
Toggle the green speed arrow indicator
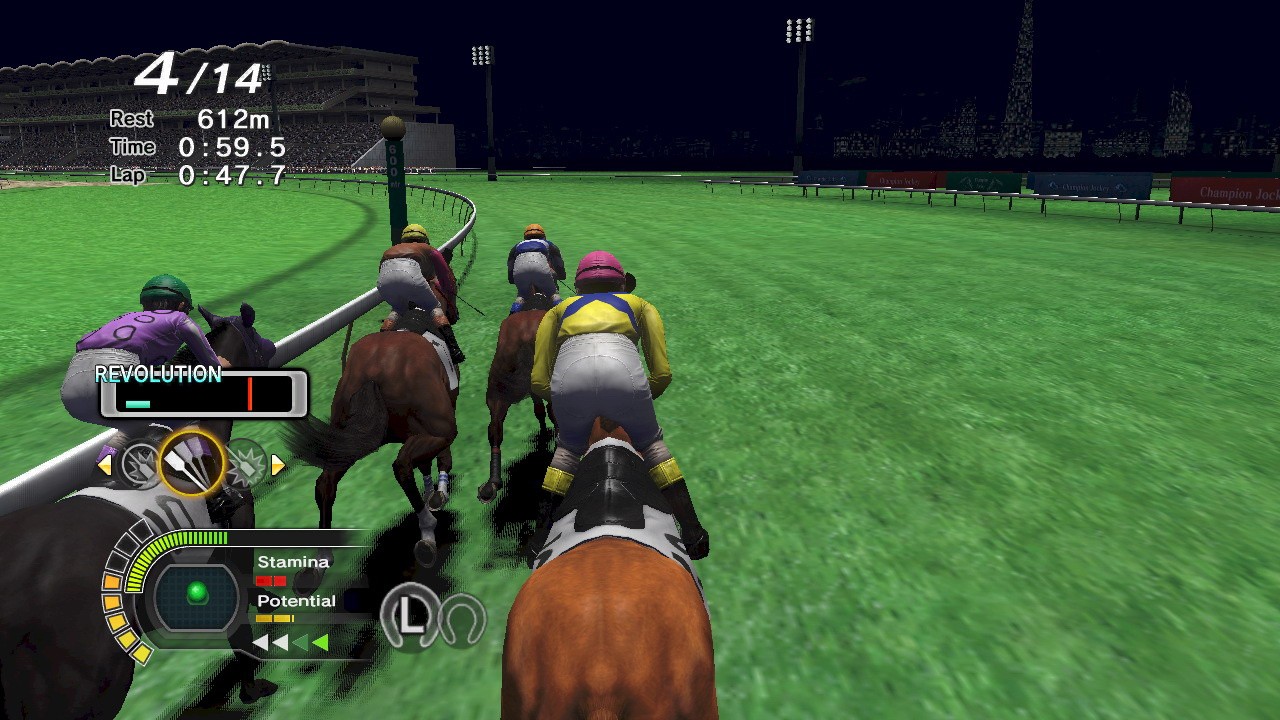tap(320, 641)
